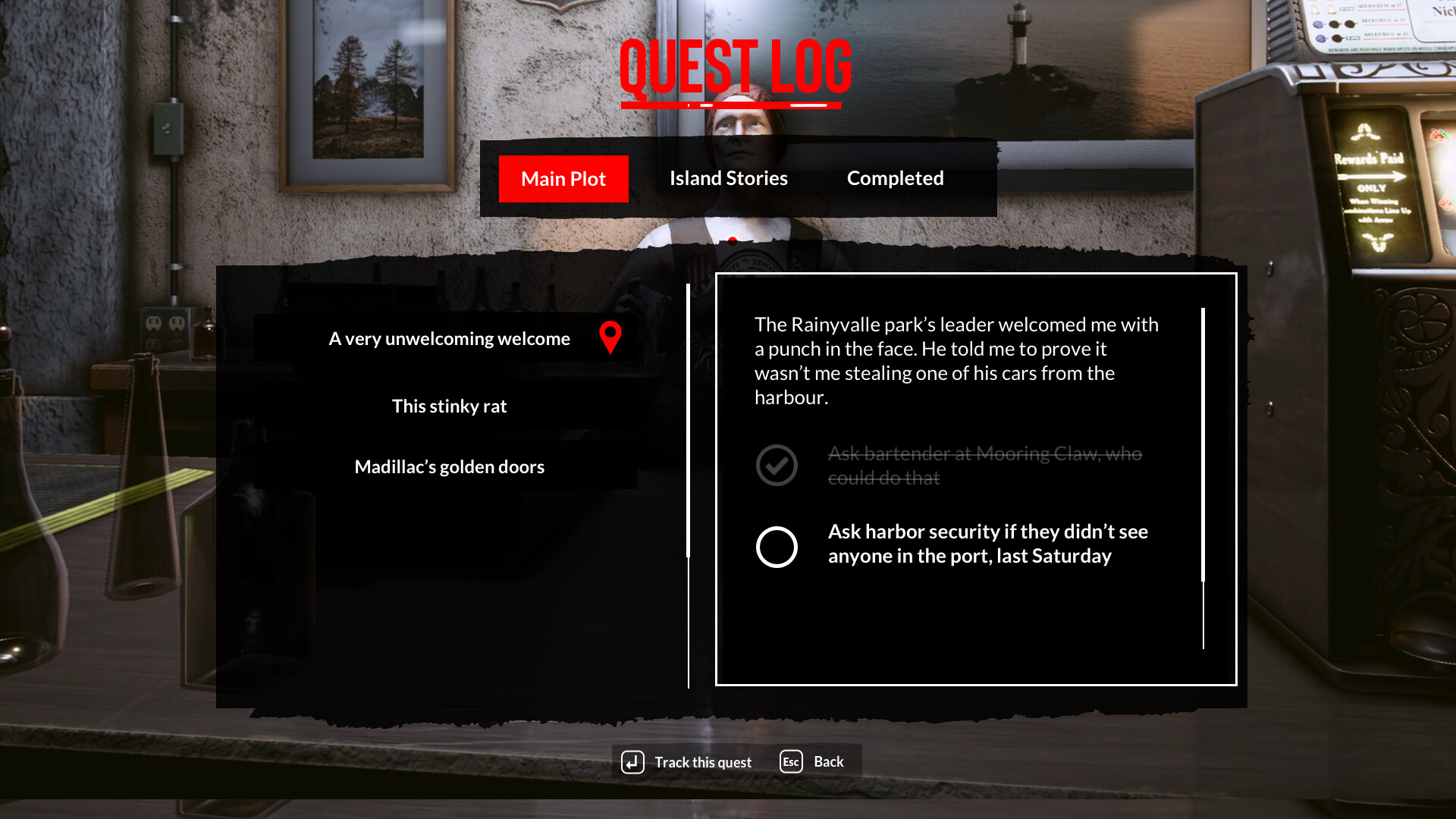
Task: Switch to the Island Stories tab
Action: (728, 178)
